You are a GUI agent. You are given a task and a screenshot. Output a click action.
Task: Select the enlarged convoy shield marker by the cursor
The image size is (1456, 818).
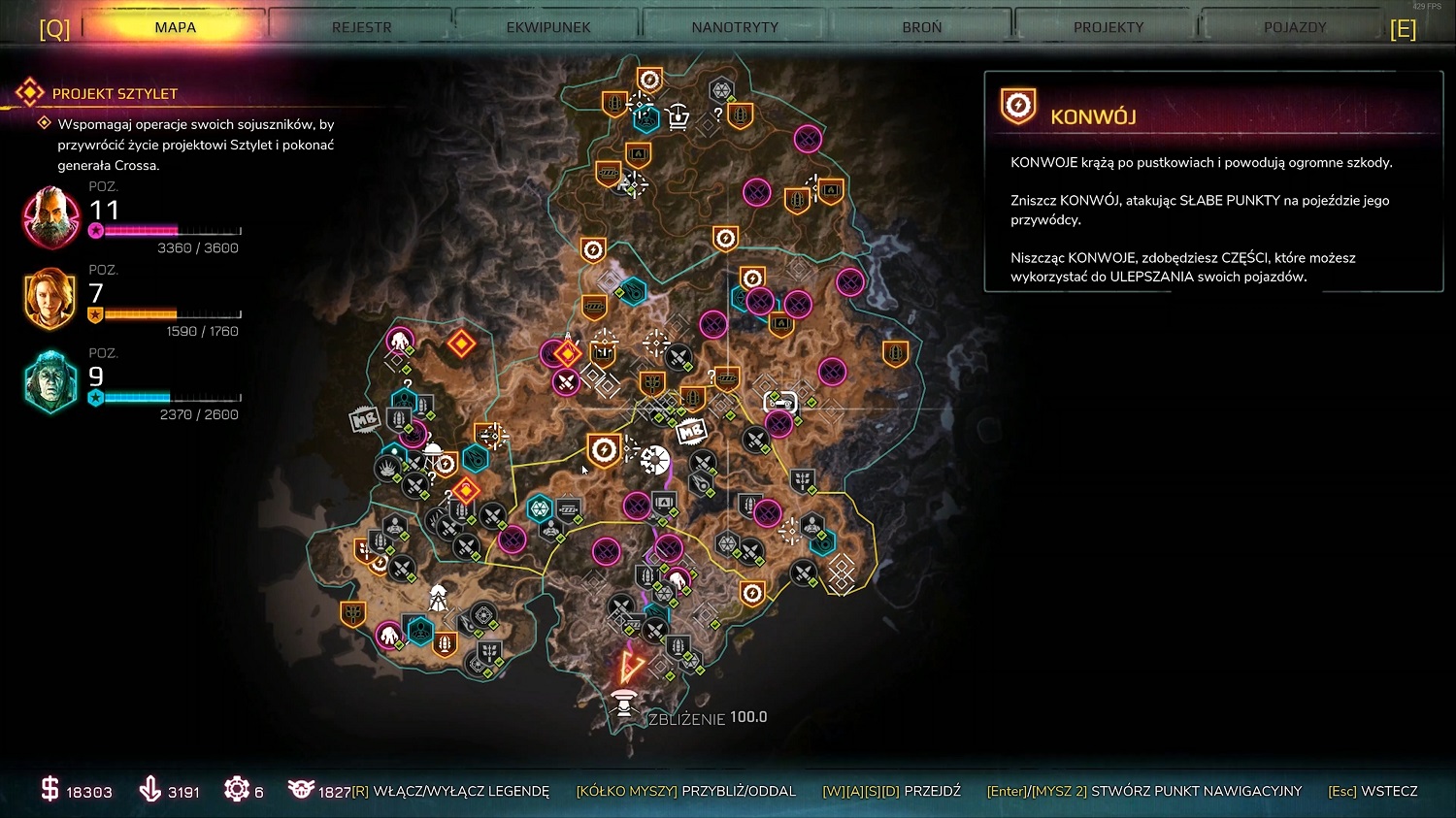604,450
